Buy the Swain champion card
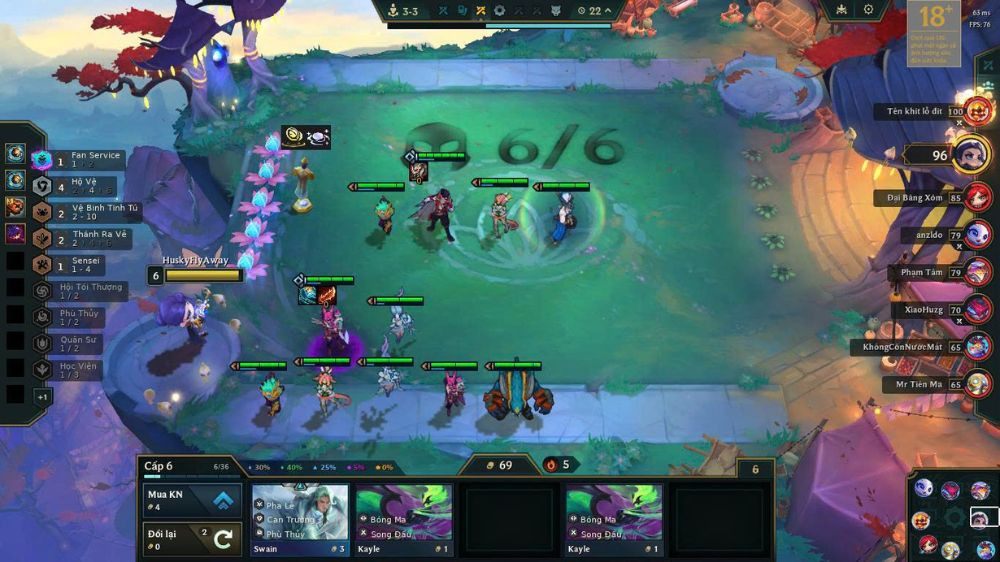The height and width of the screenshot is (562, 1000). click(300, 520)
